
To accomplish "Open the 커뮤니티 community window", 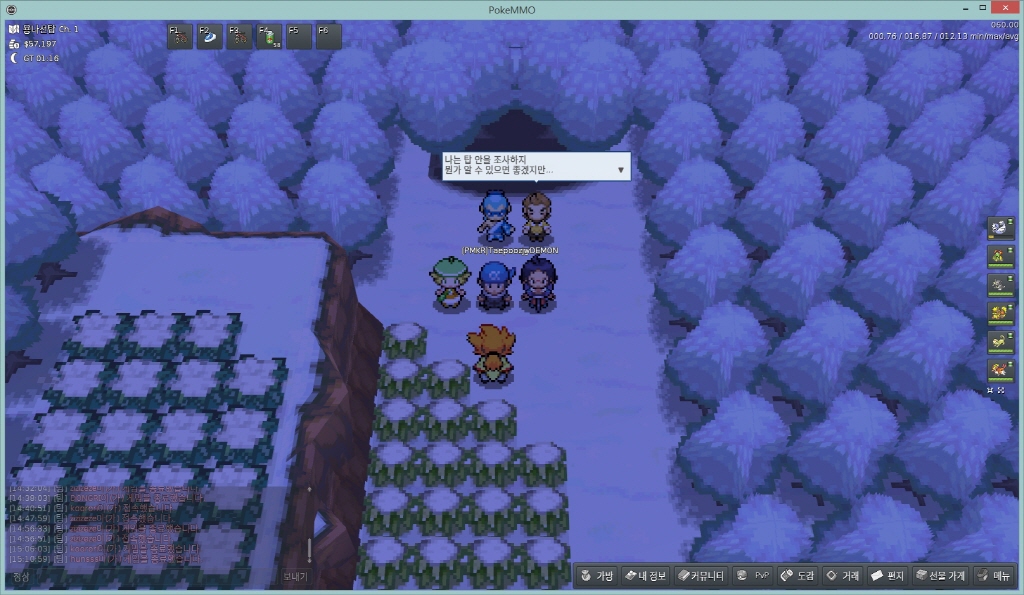I will [x=700, y=576].
